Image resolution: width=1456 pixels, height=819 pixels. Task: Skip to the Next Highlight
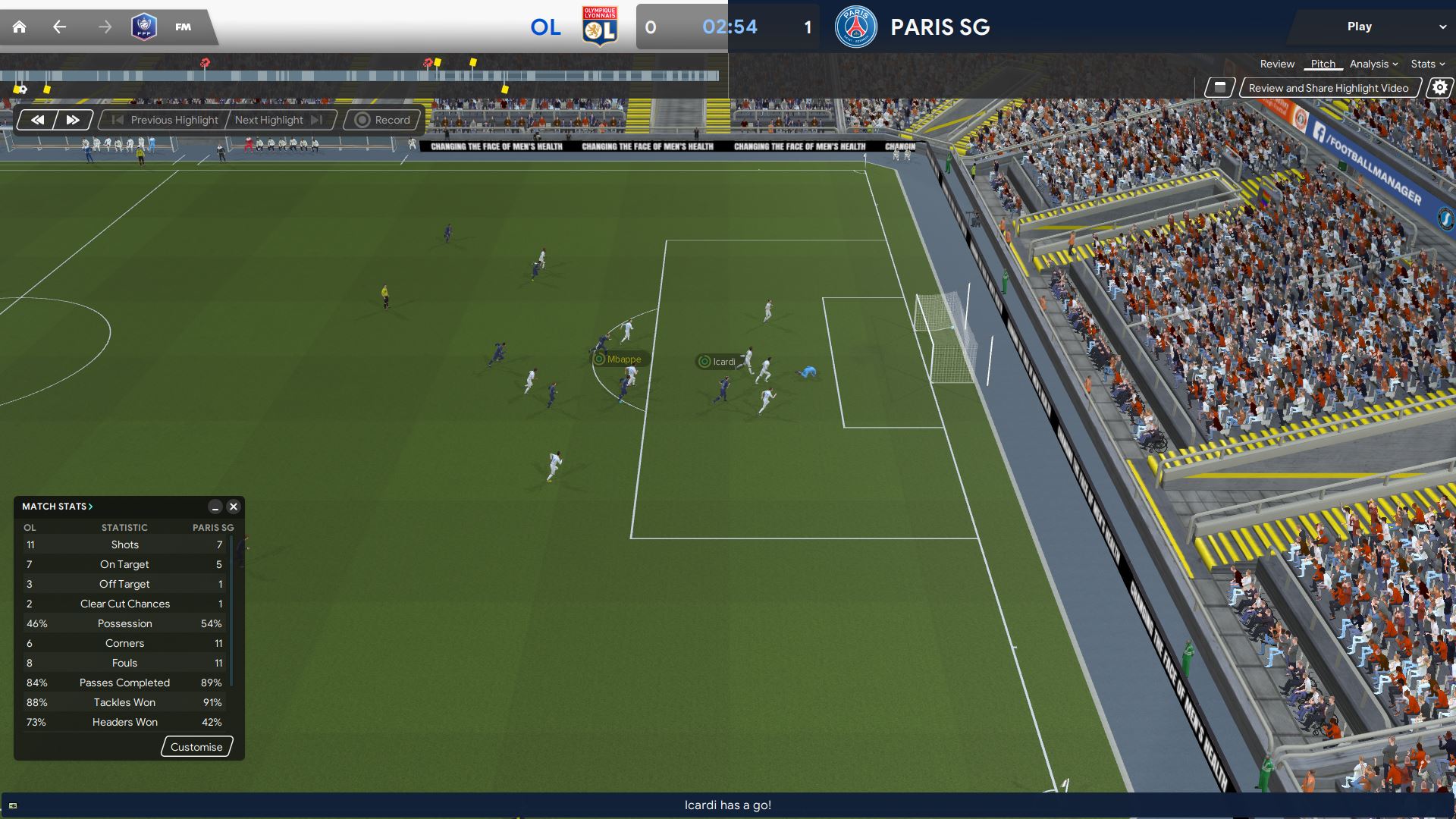coord(278,120)
